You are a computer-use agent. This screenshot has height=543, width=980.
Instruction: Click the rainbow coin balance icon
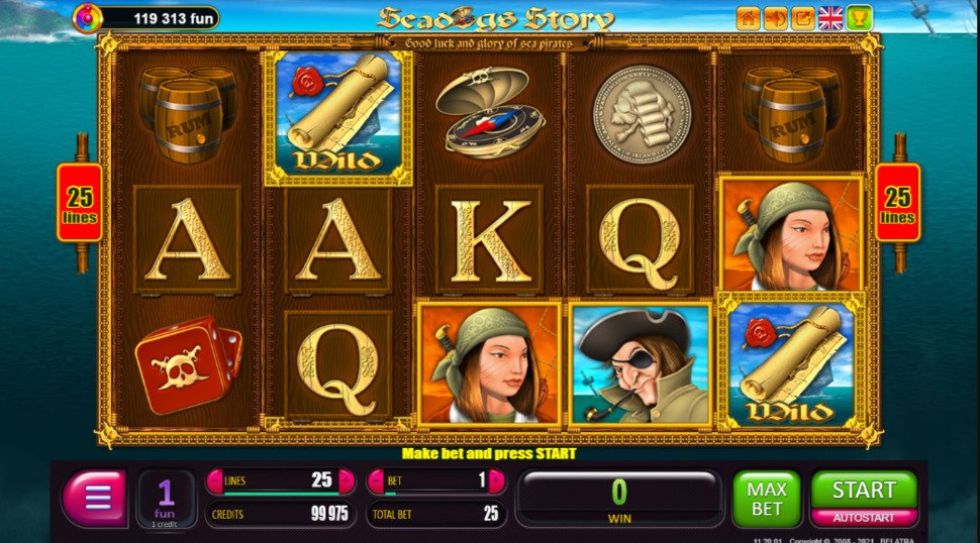coord(87,17)
